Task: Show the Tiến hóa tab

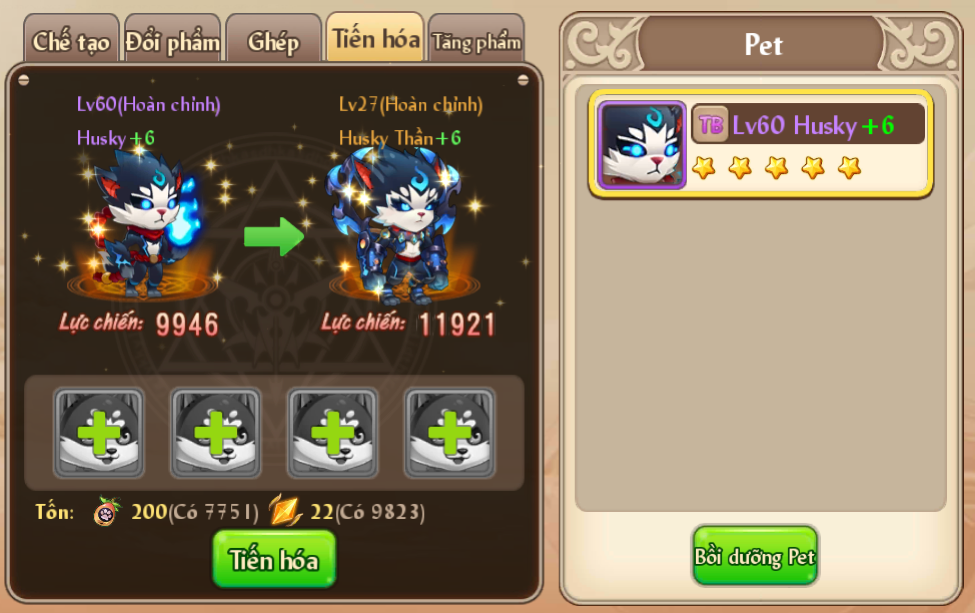Action: [x=375, y=39]
